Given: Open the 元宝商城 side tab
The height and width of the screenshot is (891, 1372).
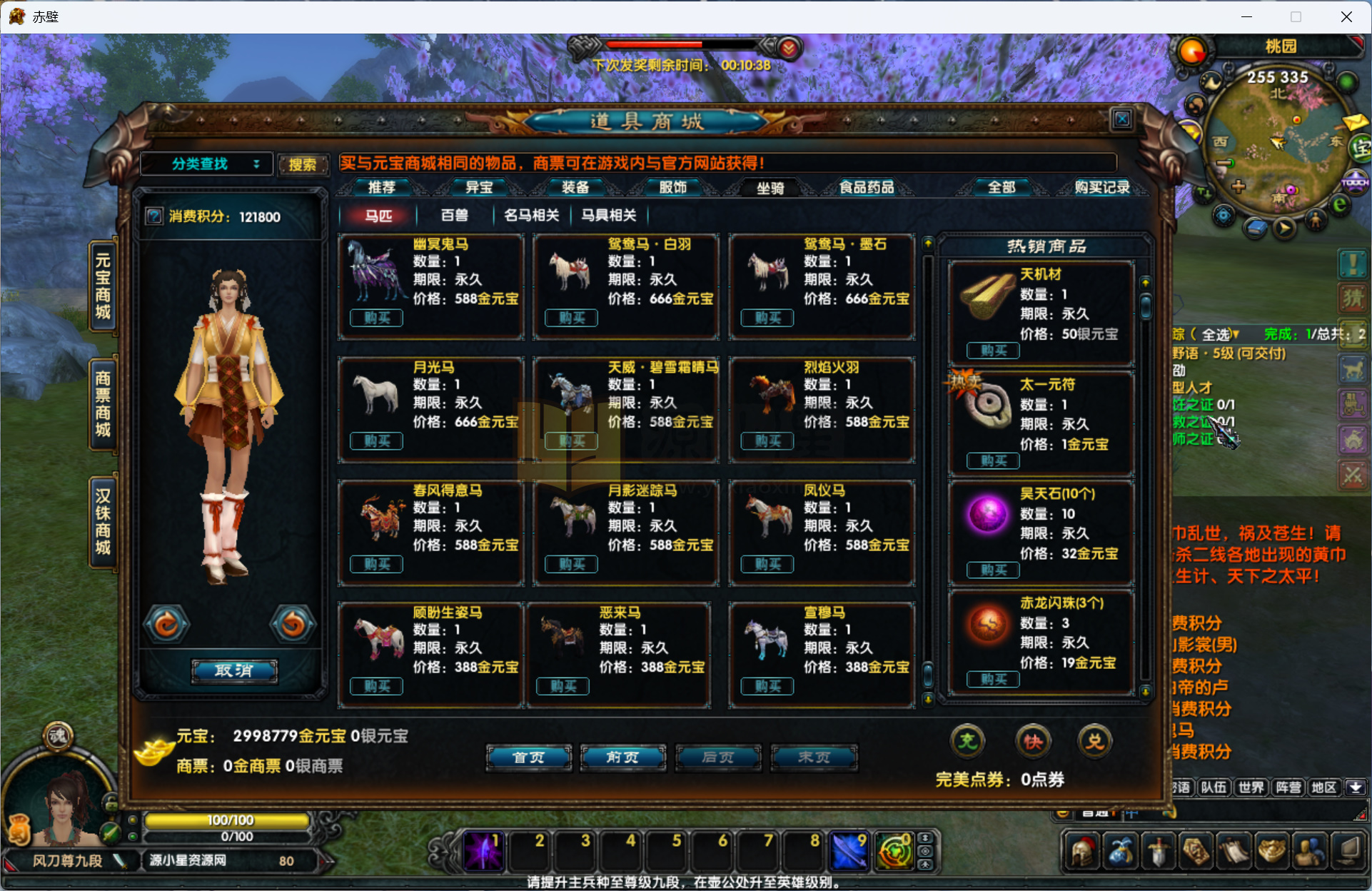Looking at the screenshot, I should coord(104,286).
